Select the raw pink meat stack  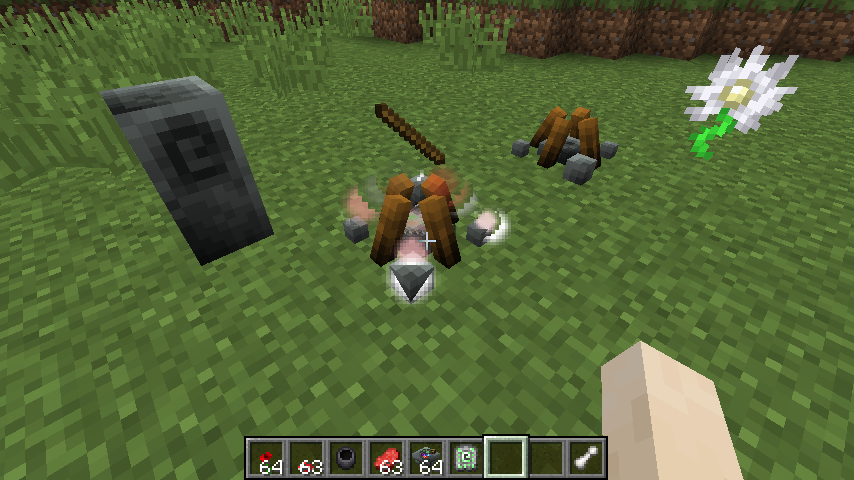386,458
